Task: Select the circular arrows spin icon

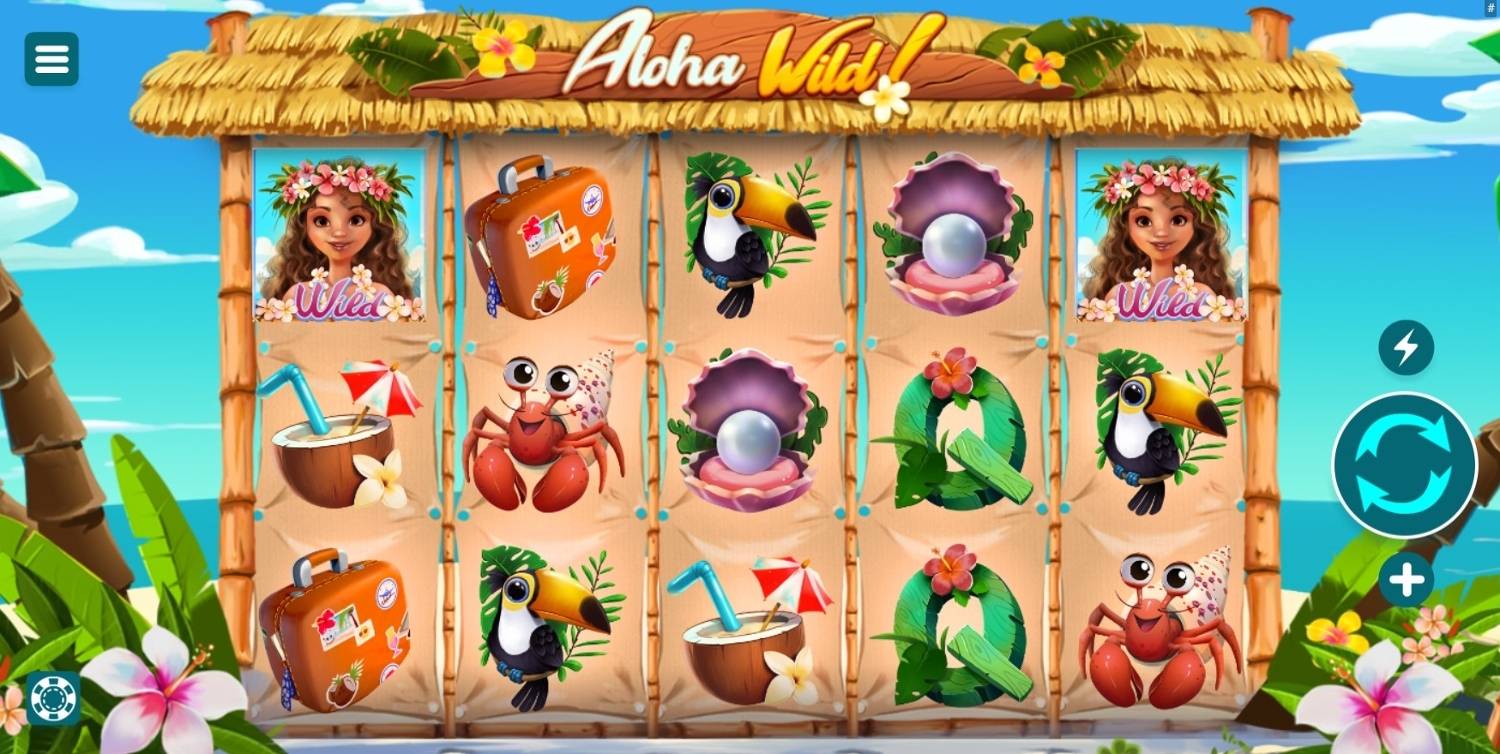Action: click(x=1403, y=466)
